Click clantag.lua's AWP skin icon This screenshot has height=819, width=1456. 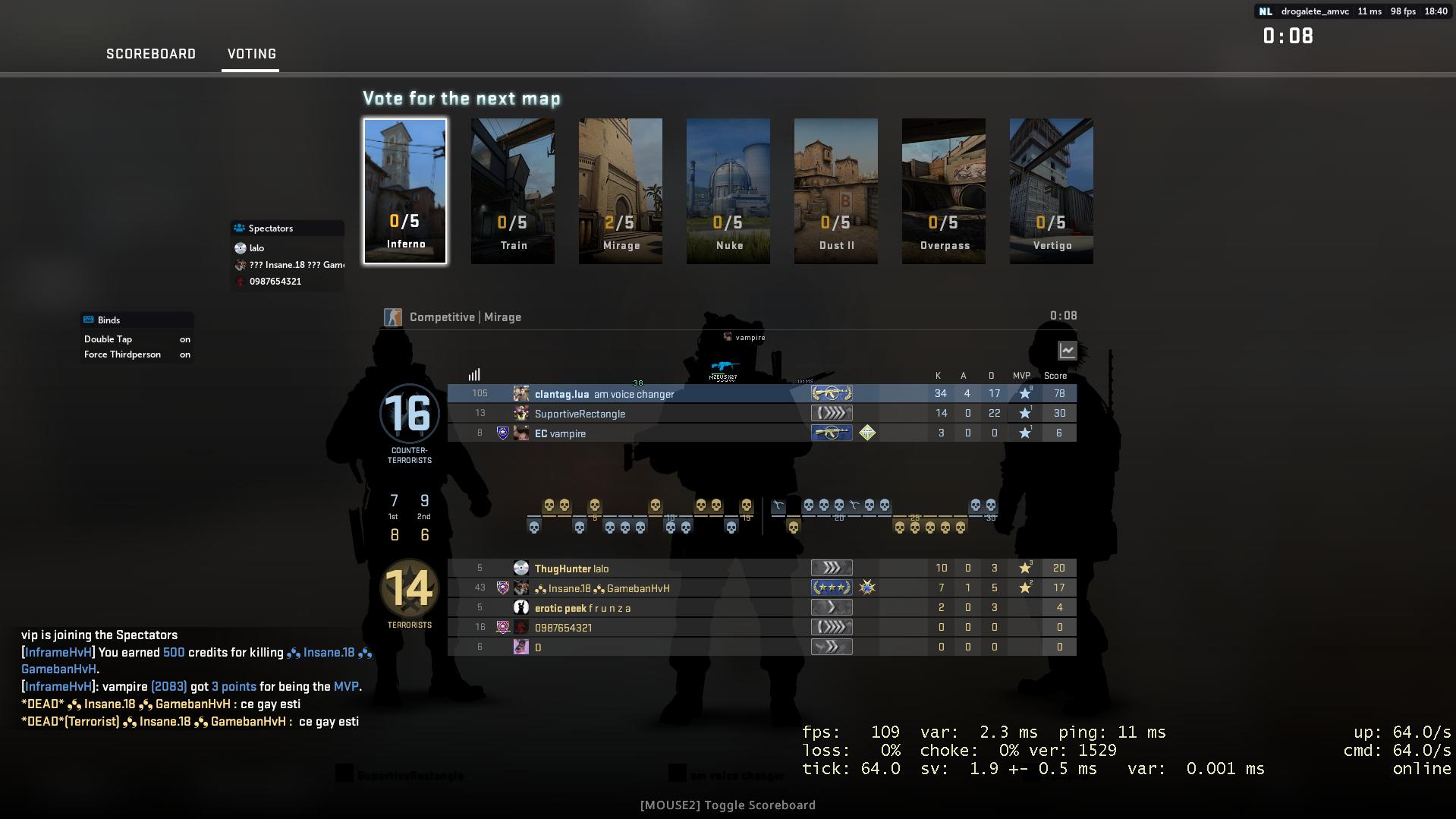pos(831,393)
